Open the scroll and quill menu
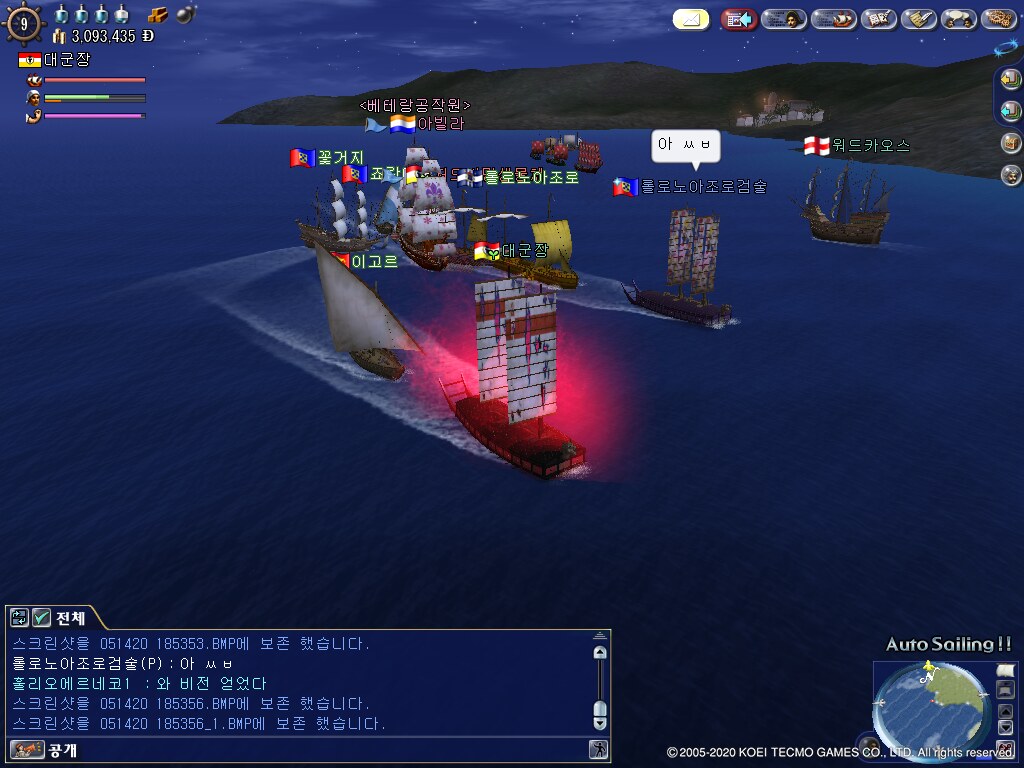The image size is (1024, 768). tap(919, 19)
